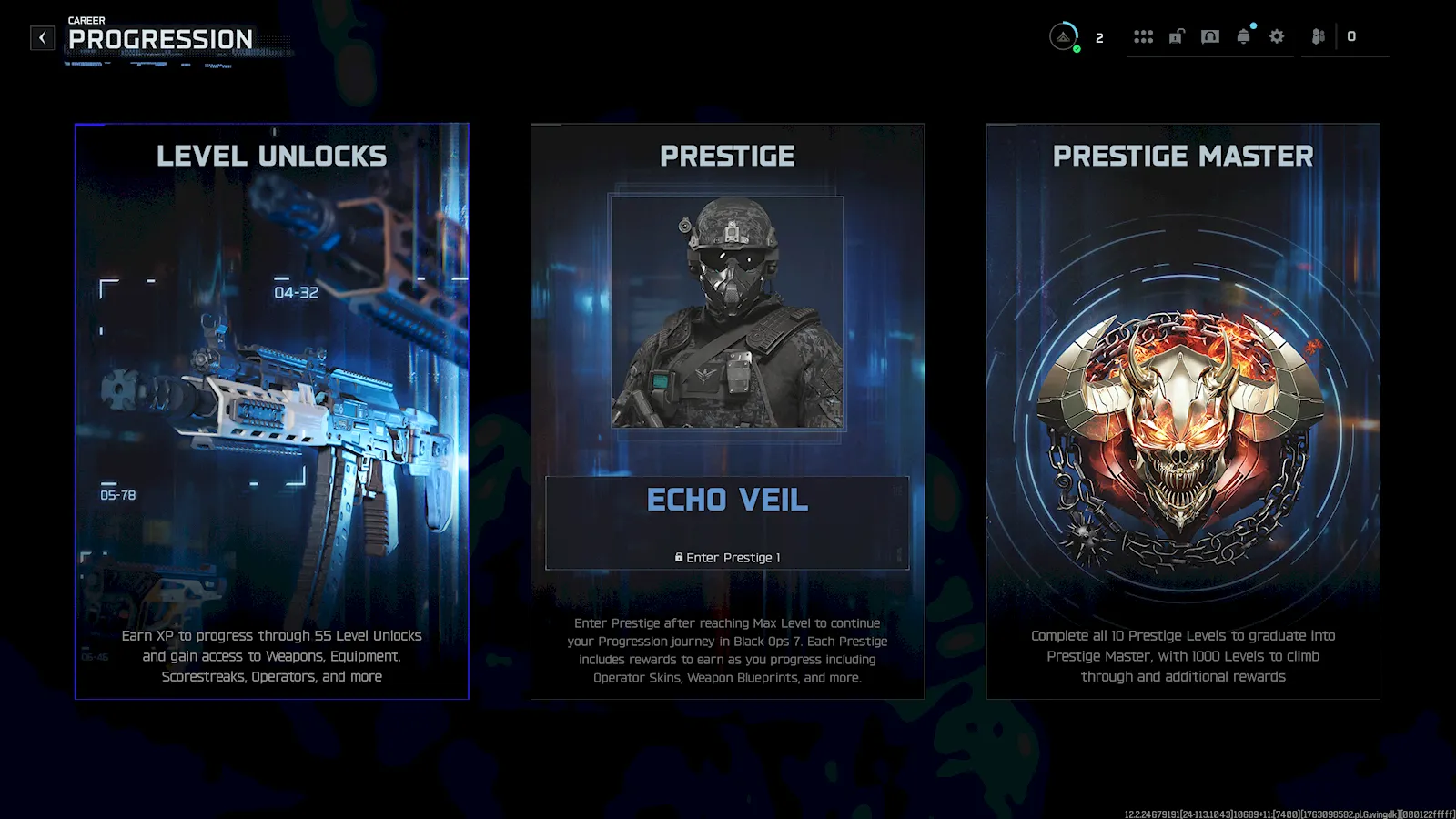The width and height of the screenshot is (1456, 819).
Task: Open the friends and social panel
Action: point(1318,36)
